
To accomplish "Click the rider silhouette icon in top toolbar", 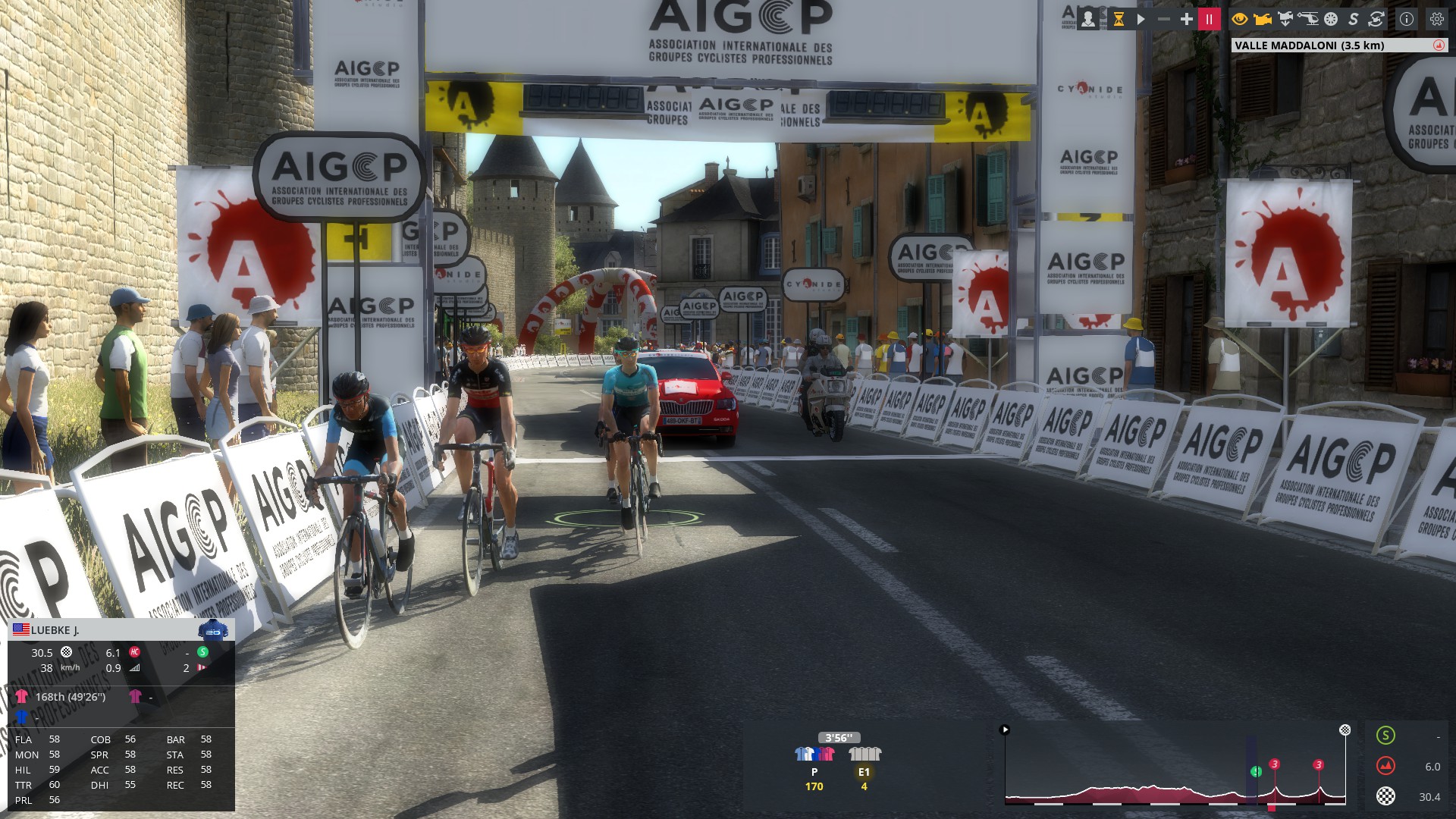I will (1088, 20).
